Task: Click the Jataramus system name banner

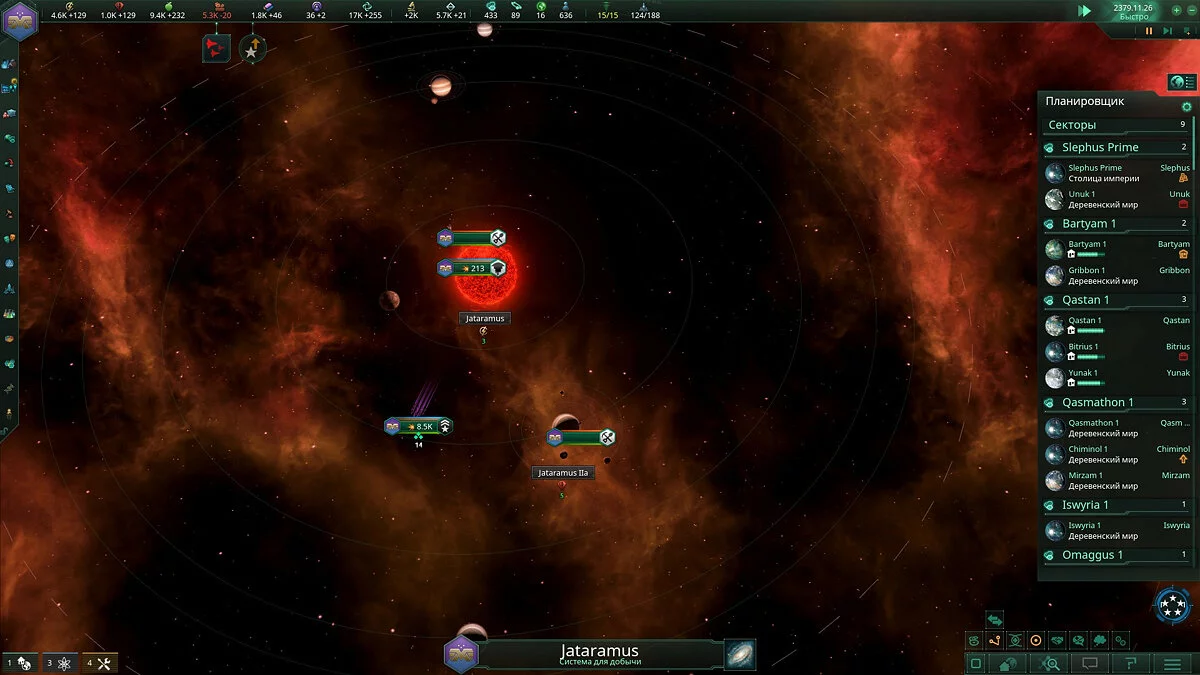Action: tap(600, 655)
